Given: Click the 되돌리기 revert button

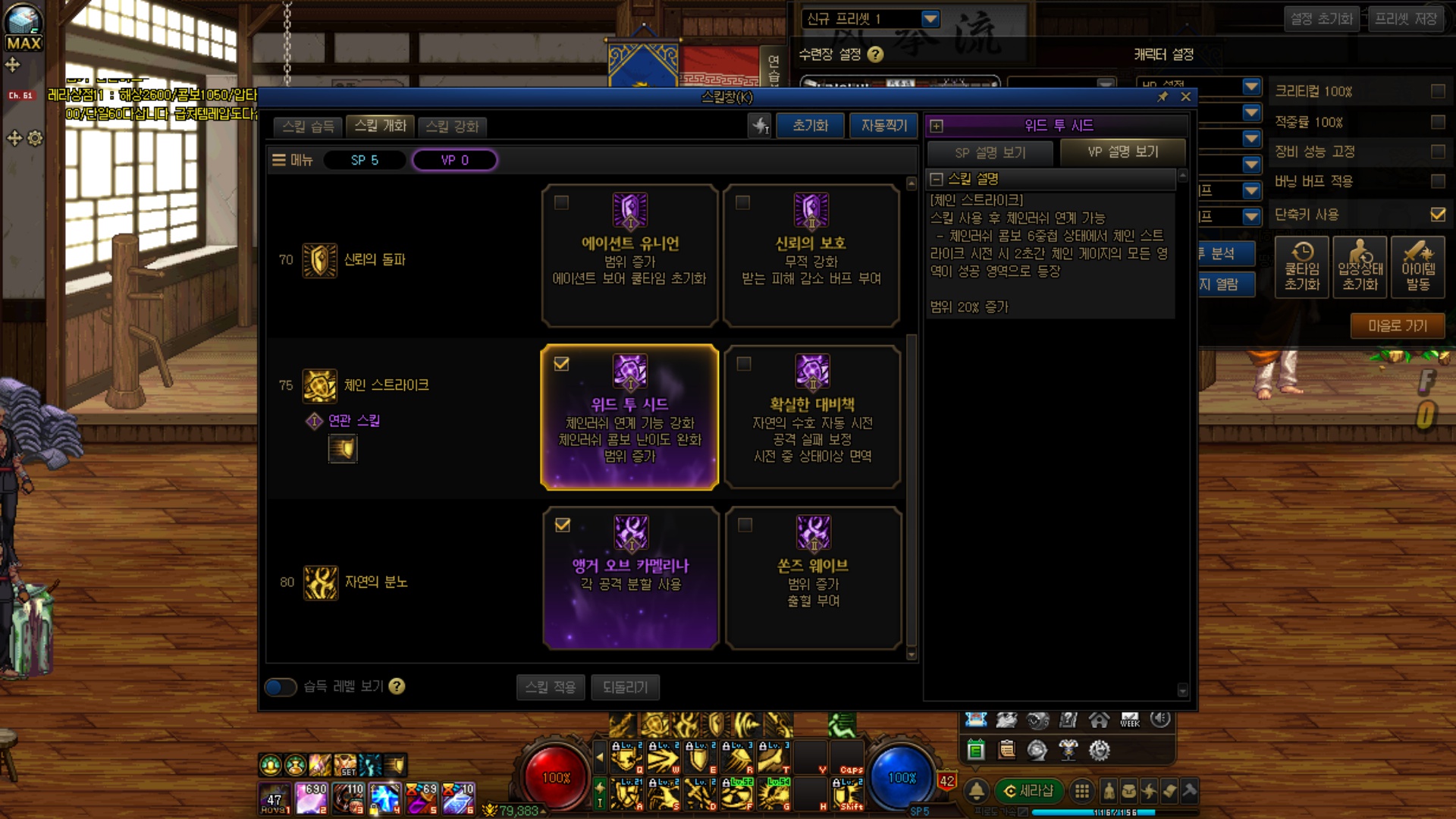Looking at the screenshot, I should (x=625, y=687).
